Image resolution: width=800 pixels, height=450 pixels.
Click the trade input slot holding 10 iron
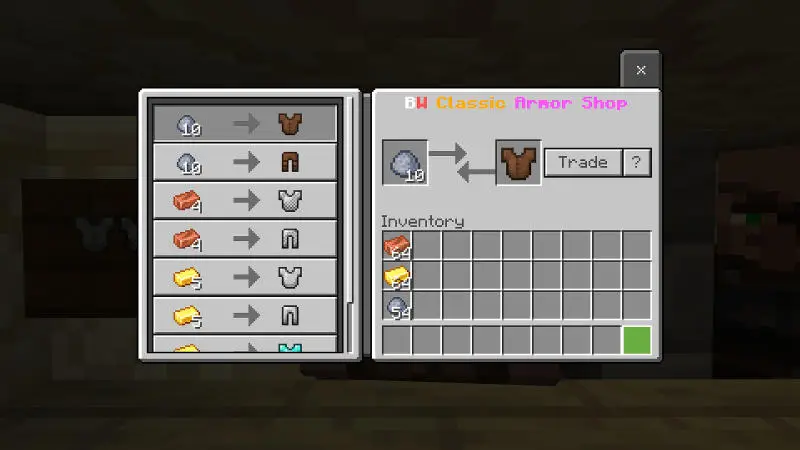click(x=405, y=163)
